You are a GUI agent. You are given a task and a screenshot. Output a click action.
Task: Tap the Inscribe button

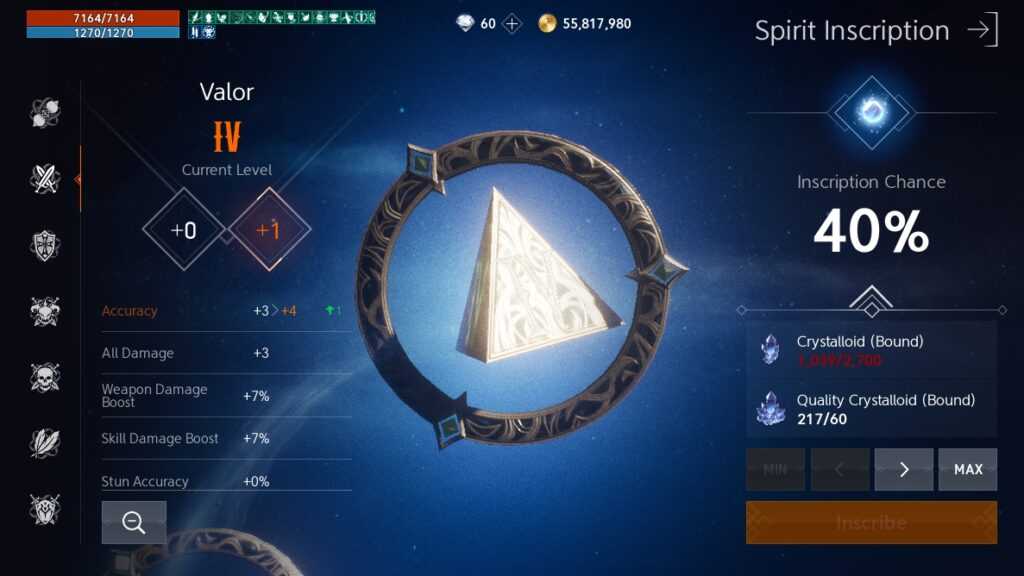coord(871,522)
